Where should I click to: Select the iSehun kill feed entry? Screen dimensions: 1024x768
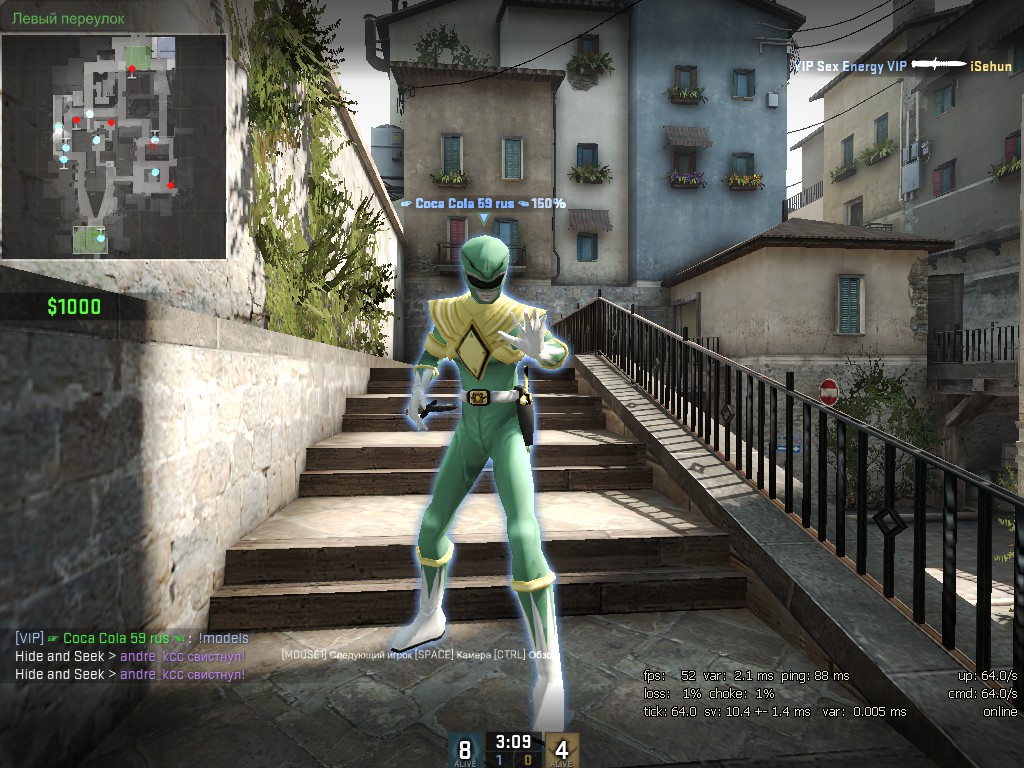coord(902,66)
